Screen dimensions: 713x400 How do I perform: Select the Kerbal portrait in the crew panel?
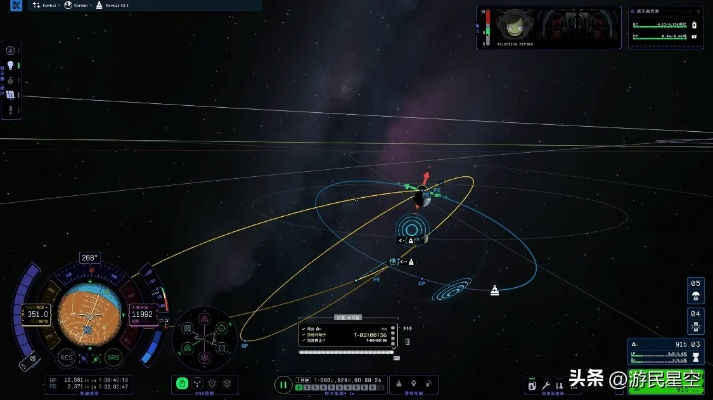(513, 28)
